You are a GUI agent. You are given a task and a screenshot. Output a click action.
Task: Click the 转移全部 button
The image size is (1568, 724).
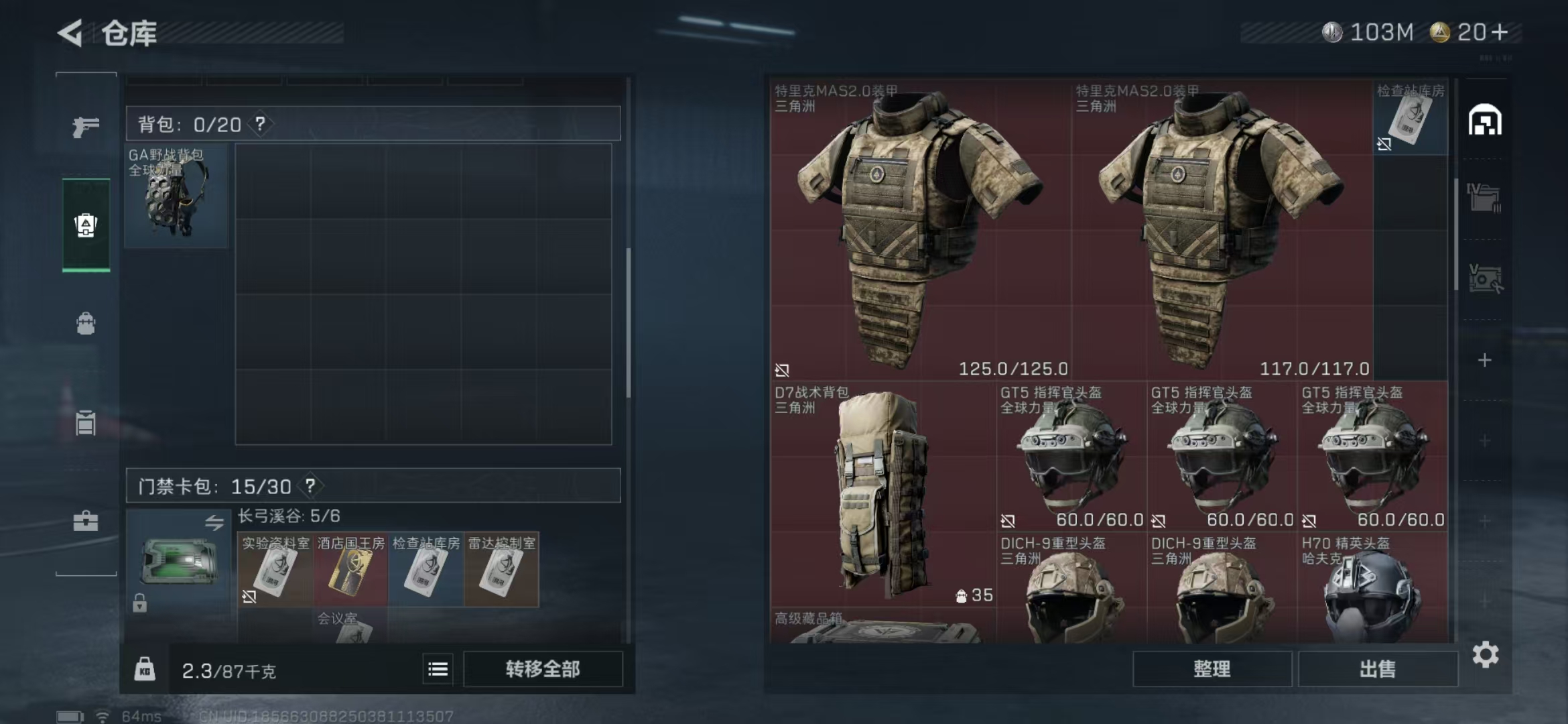tap(543, 669)
